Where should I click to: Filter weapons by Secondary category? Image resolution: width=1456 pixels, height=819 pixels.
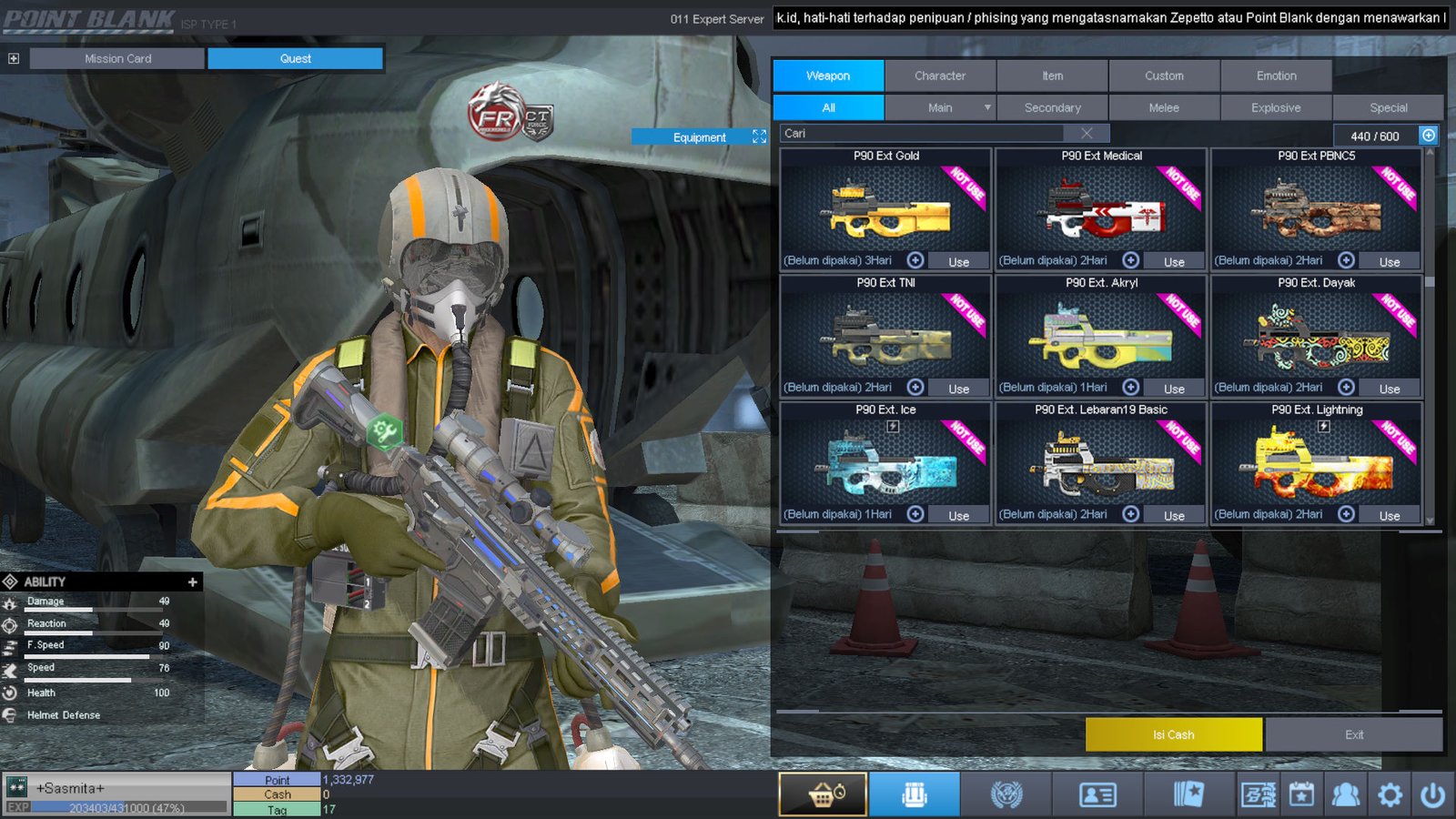pyautogui.click(x=1052, y=107)
